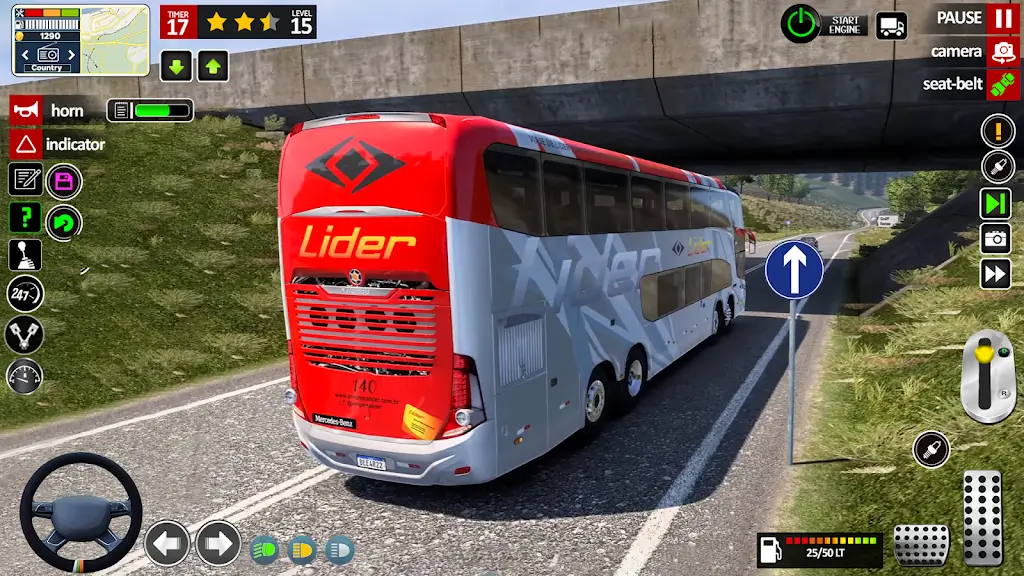The height and width of the screenshot is (576, 1024).
Task: Click the double-arrow fast forward button
Action: pyautogui.click(x=996, y=274)
